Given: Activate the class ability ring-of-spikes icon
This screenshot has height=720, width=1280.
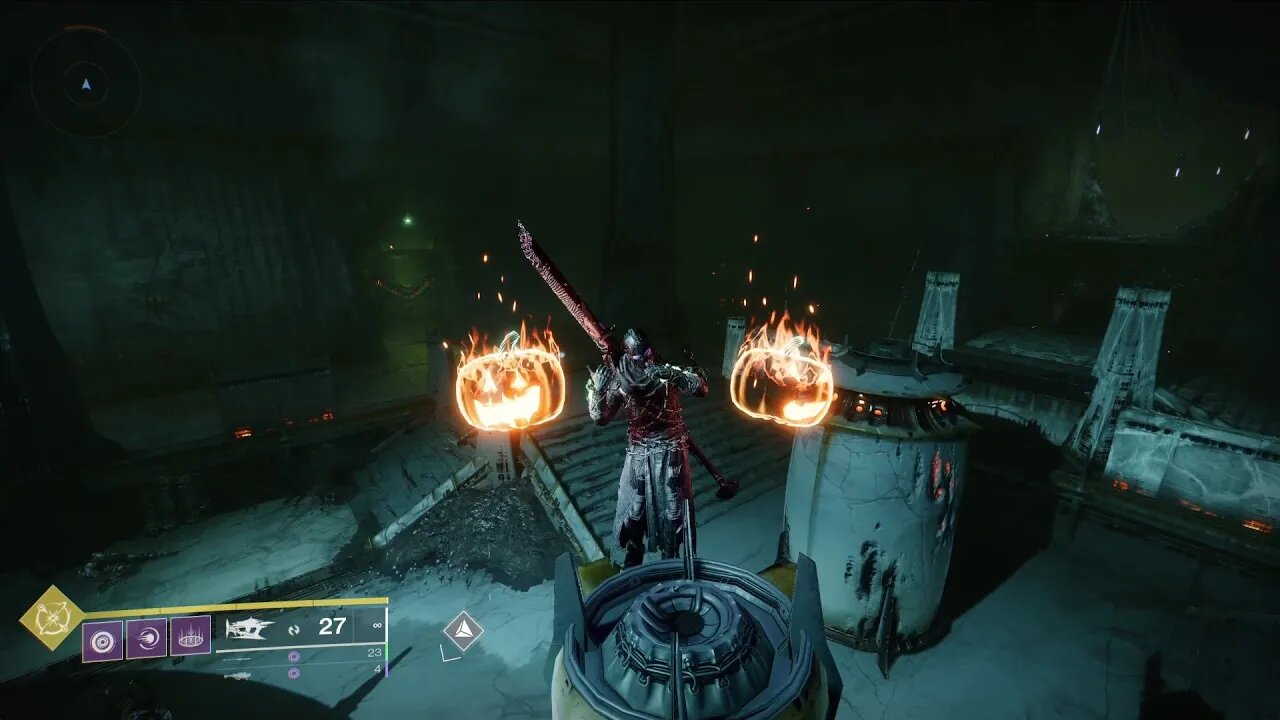Looking at the screenshot, I should click(x=190, y=635).
